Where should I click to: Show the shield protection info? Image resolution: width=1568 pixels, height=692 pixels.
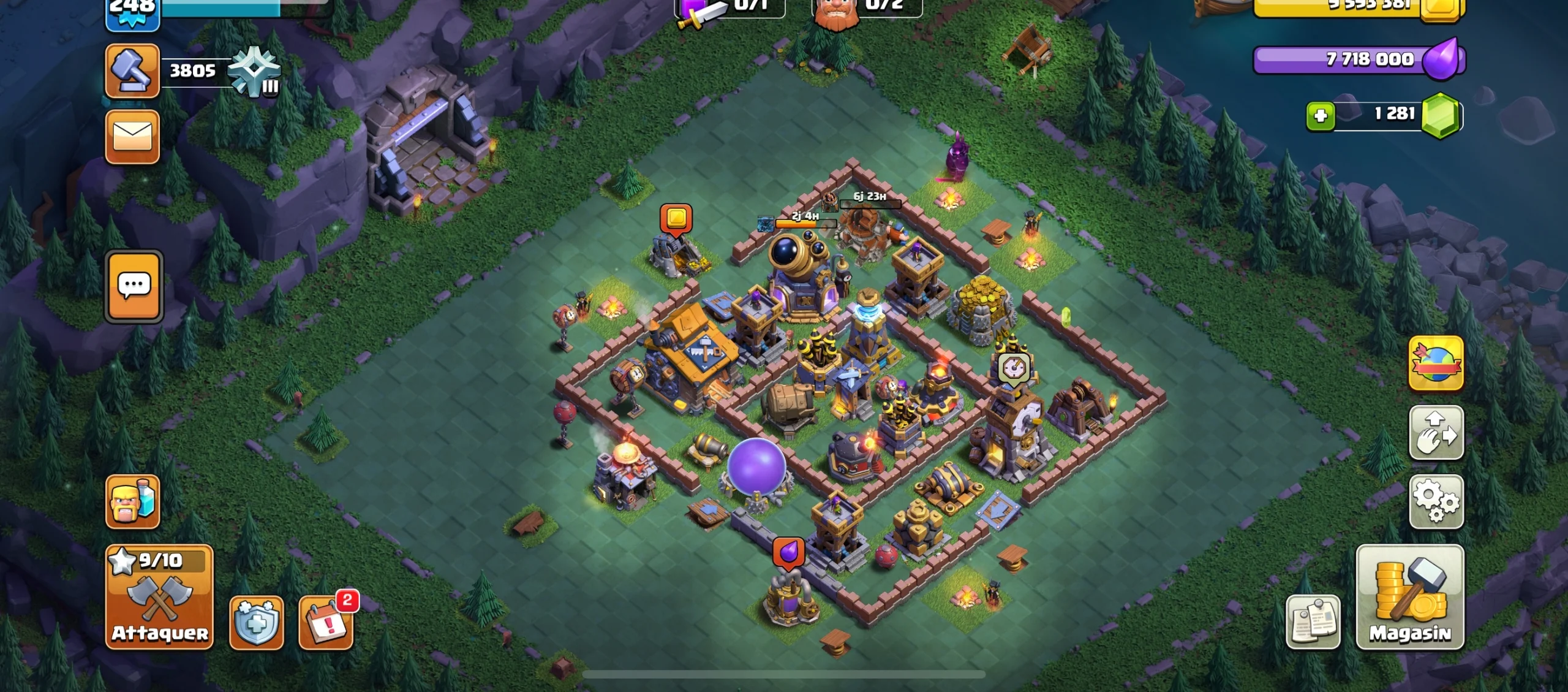pyautogui.click(x=256, y=623)
